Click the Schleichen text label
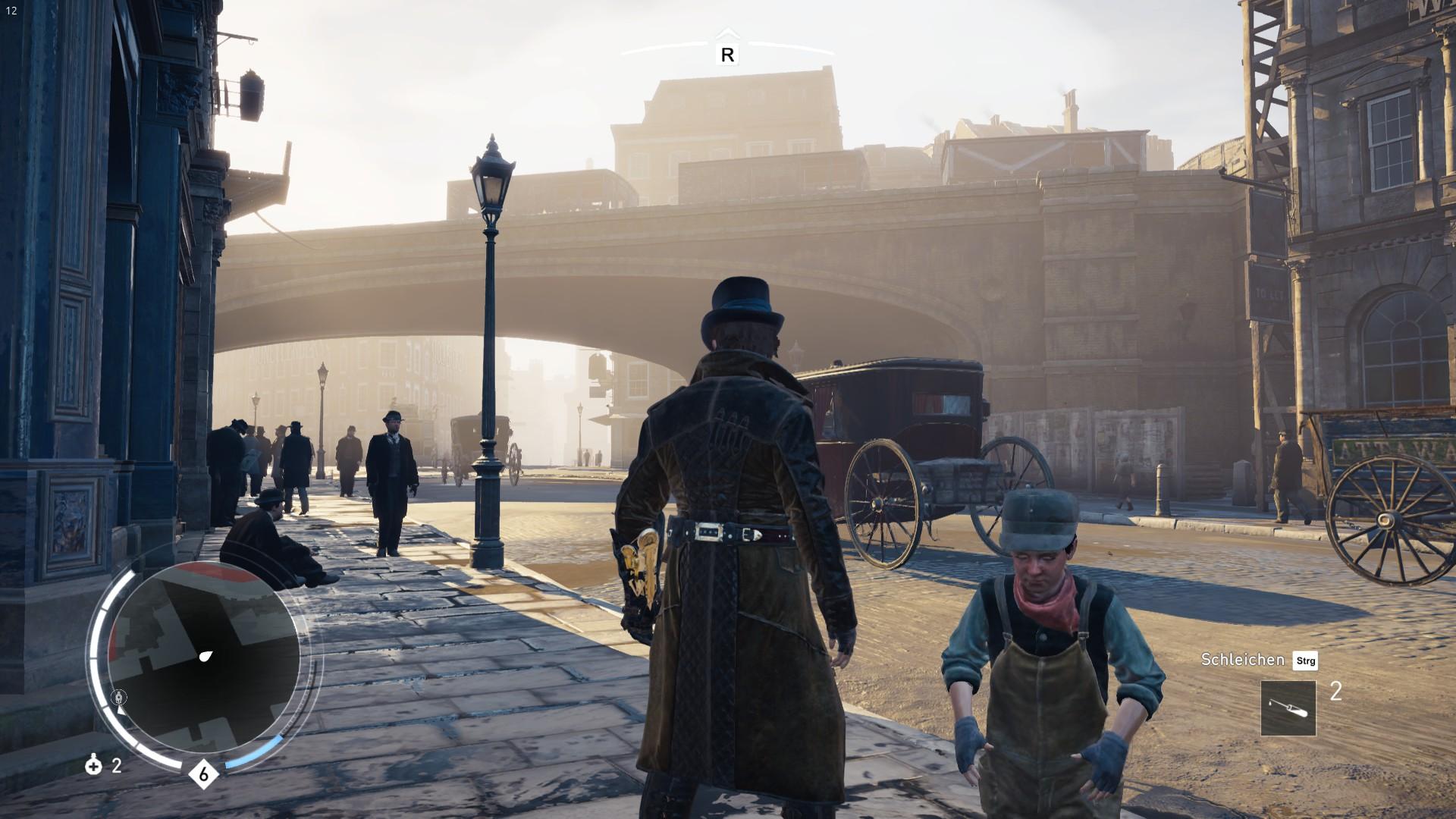Image resolution: width=1456 pixels, height=819 pixels. [x=1241, y=661]
